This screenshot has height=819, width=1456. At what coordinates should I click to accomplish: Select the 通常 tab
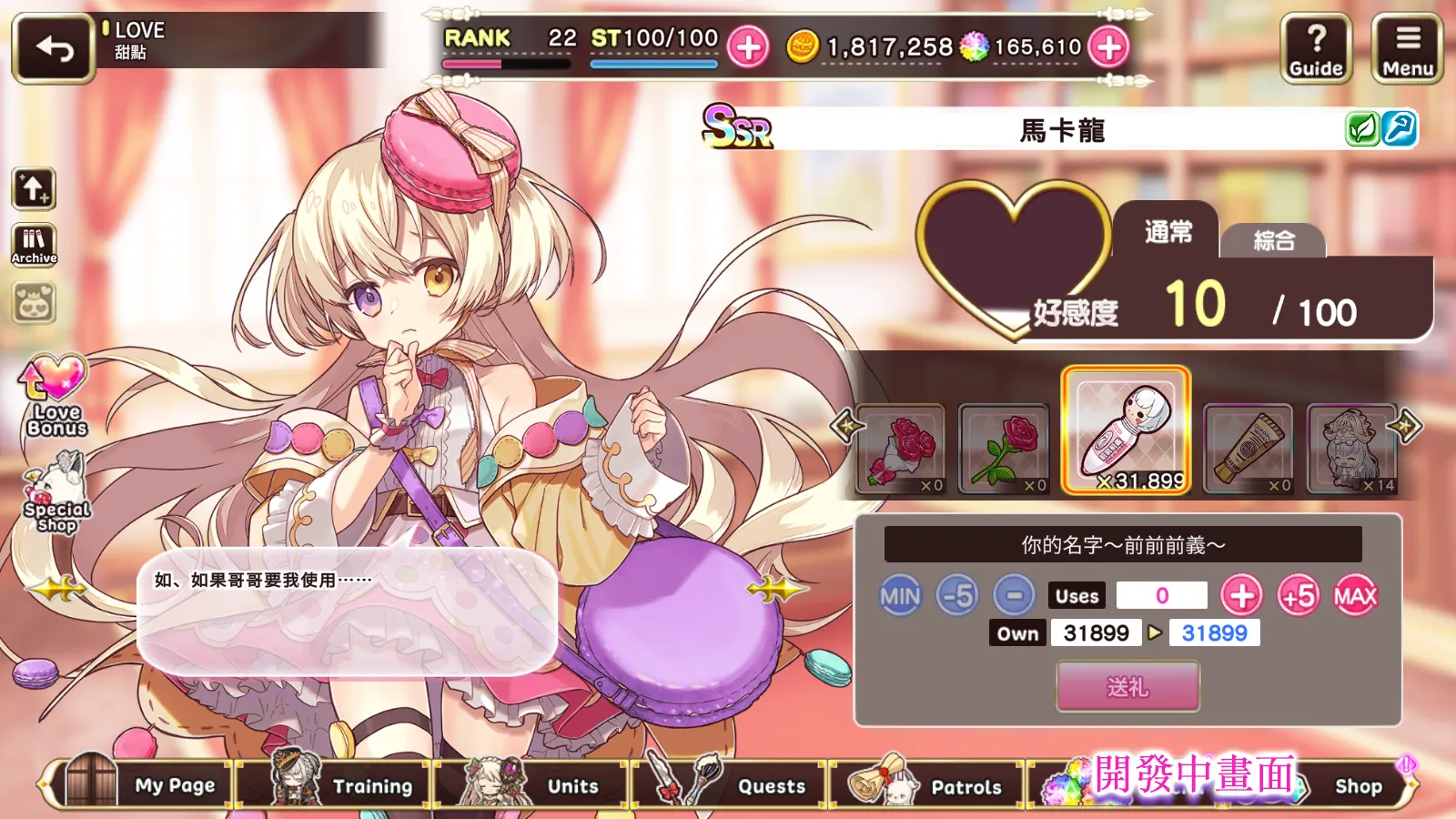point(1168,232)
